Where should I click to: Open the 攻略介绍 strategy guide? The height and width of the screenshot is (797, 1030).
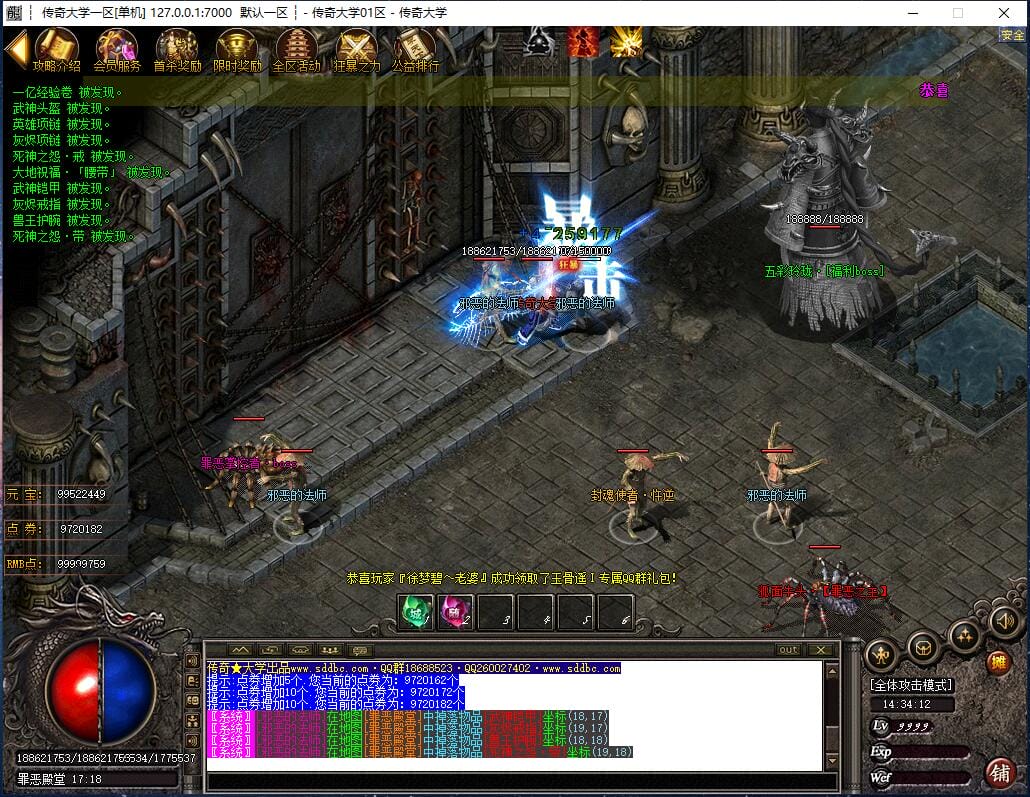pyautogui.click(x=56, y=48)
